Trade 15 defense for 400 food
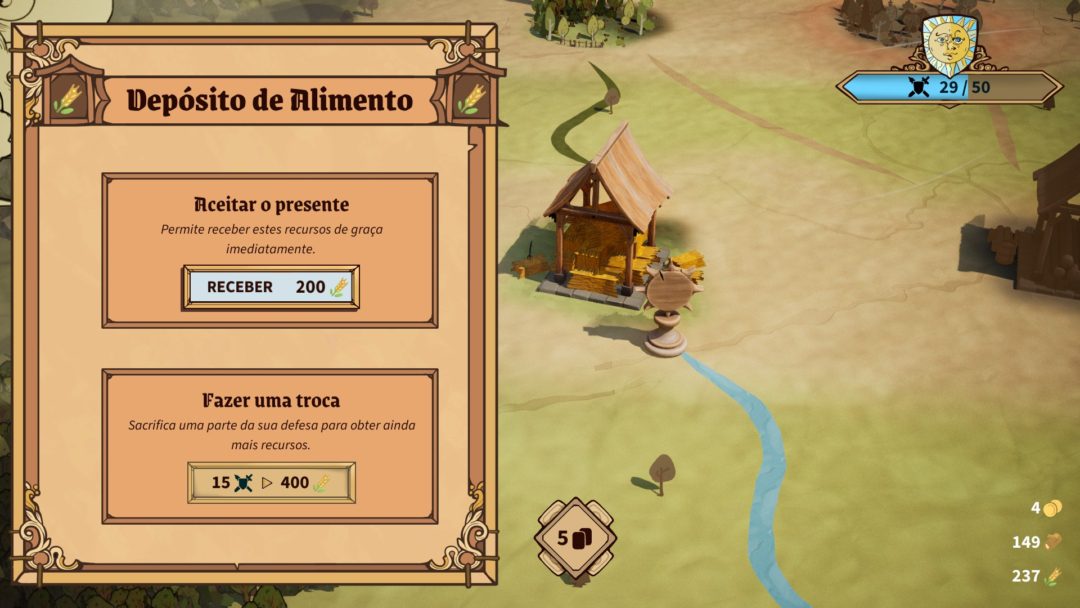The height and width of the screenshot is (608, 1080). coord(271,482)
